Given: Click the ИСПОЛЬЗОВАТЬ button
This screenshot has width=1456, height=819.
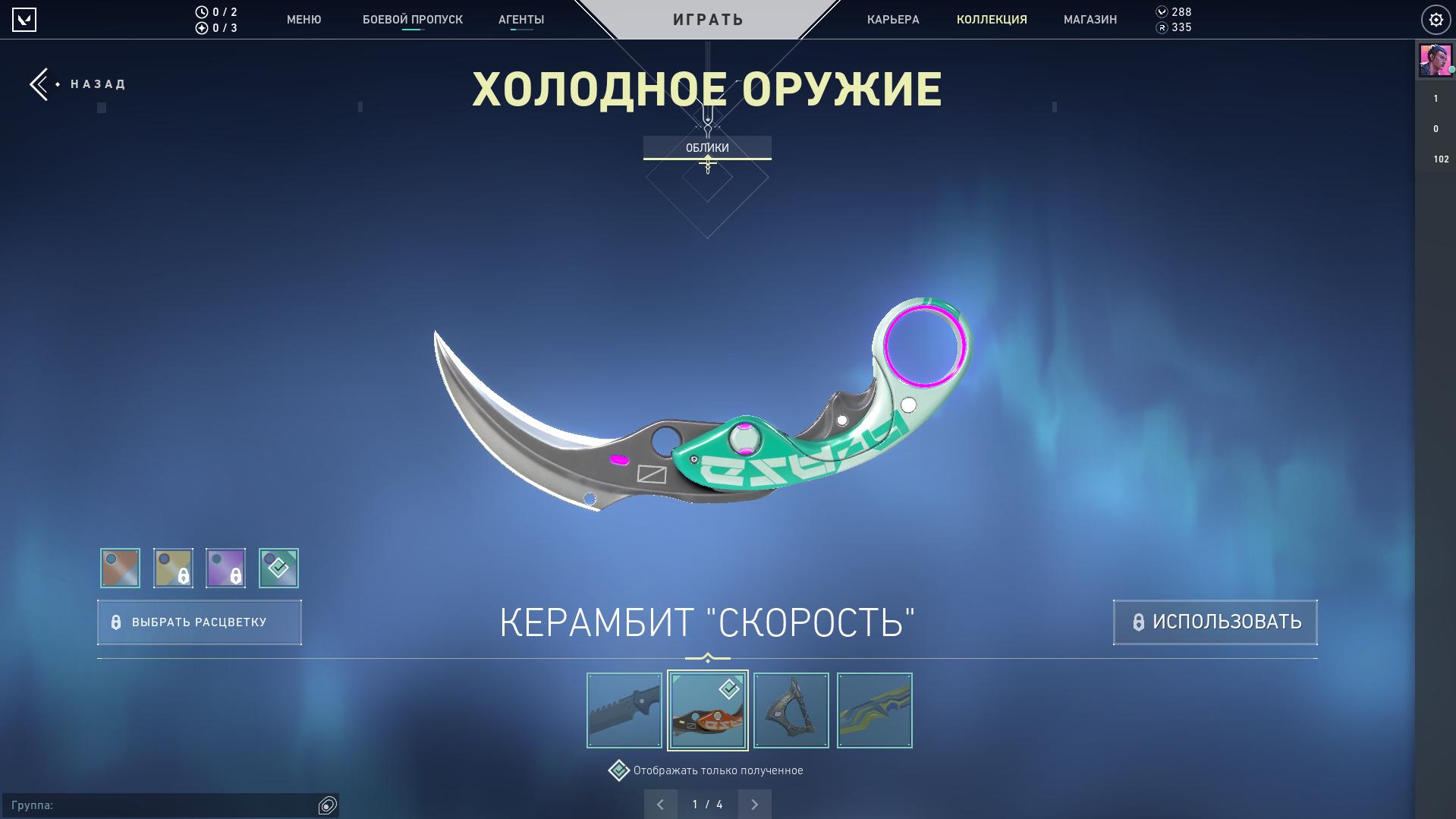Looking at the screenshot, I should (x=1215, y=622).
